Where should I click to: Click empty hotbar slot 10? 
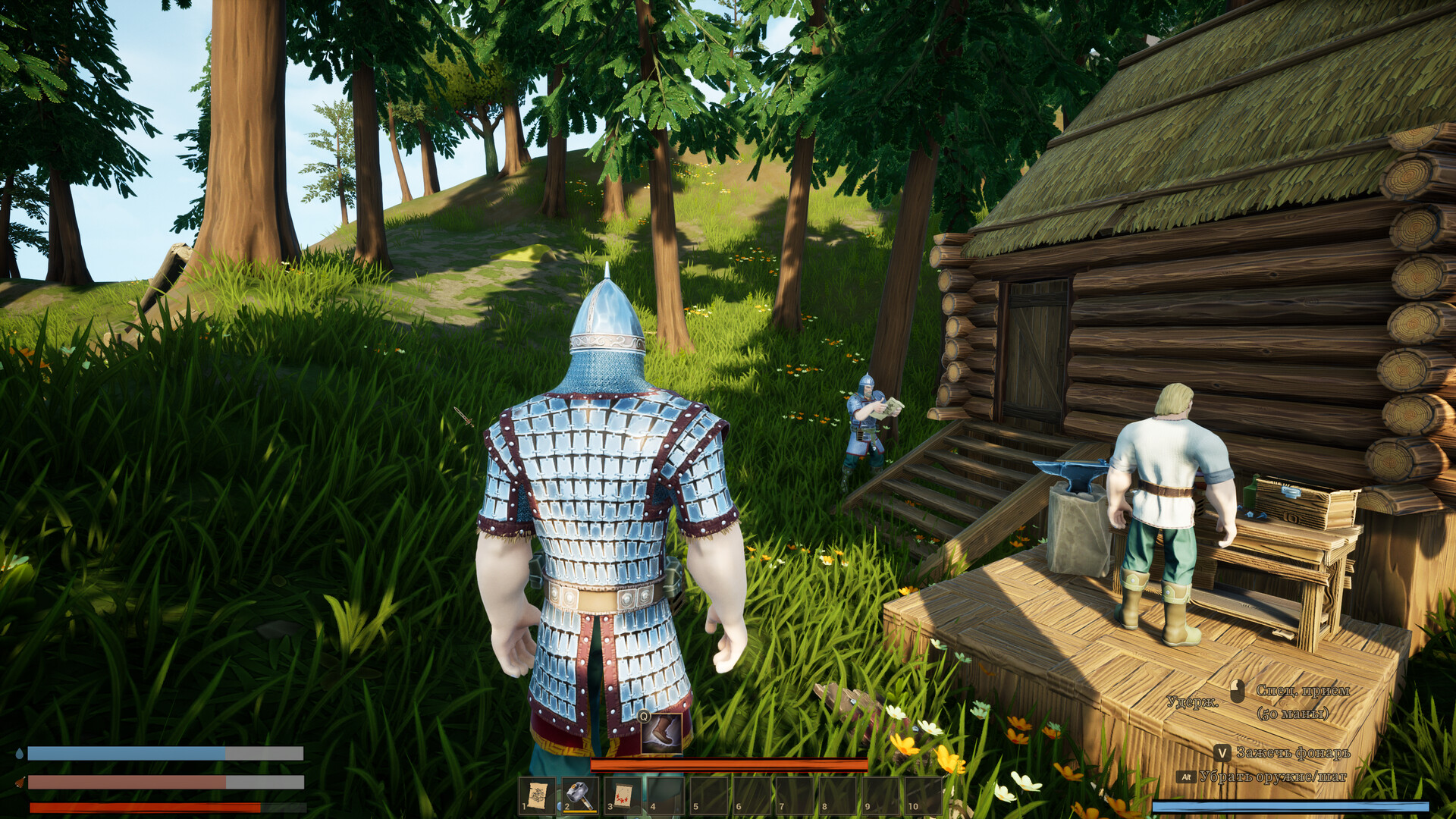click(x=924, y=795)
